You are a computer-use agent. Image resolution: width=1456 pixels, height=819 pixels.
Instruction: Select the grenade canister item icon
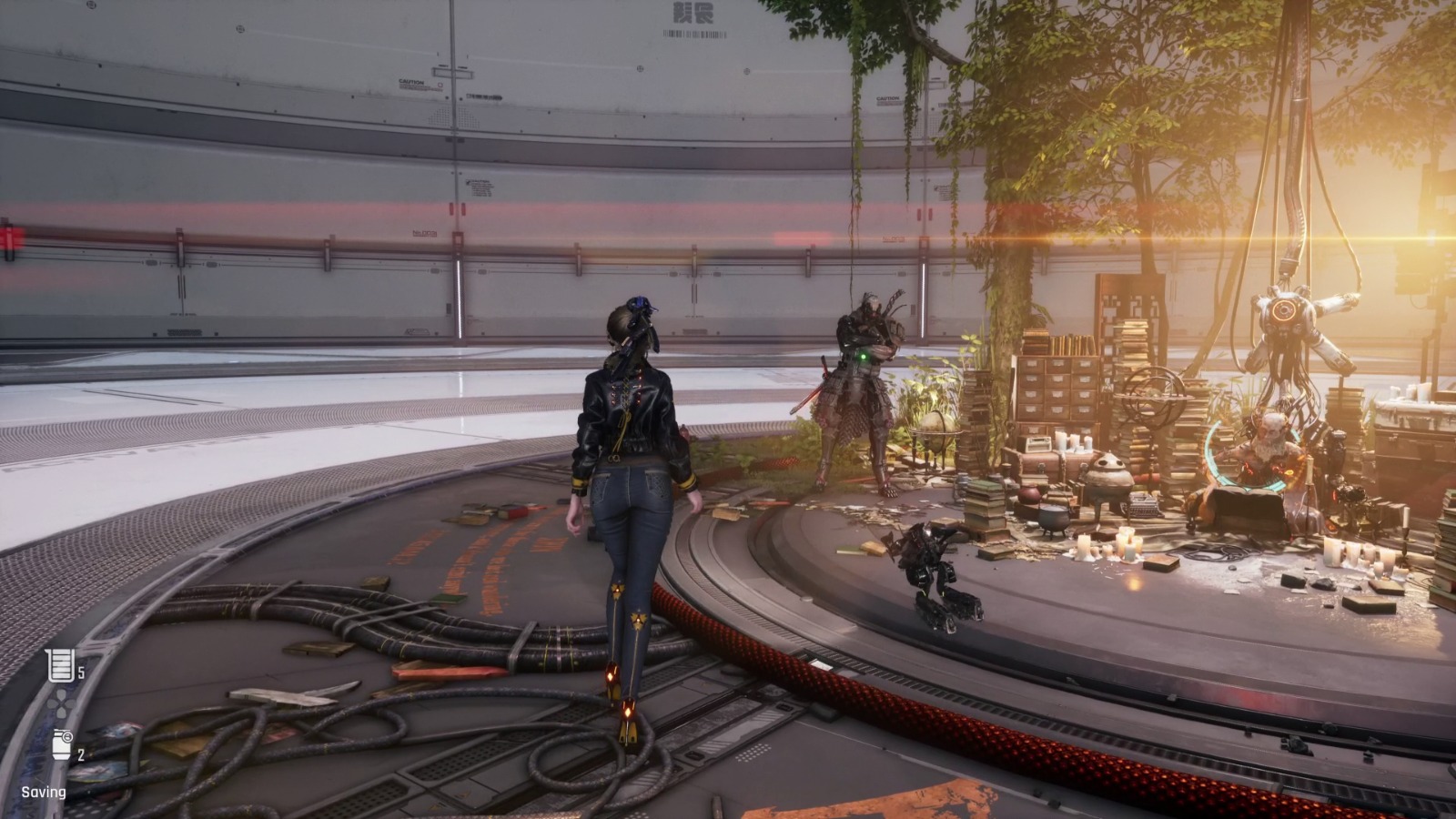[62, 744]
